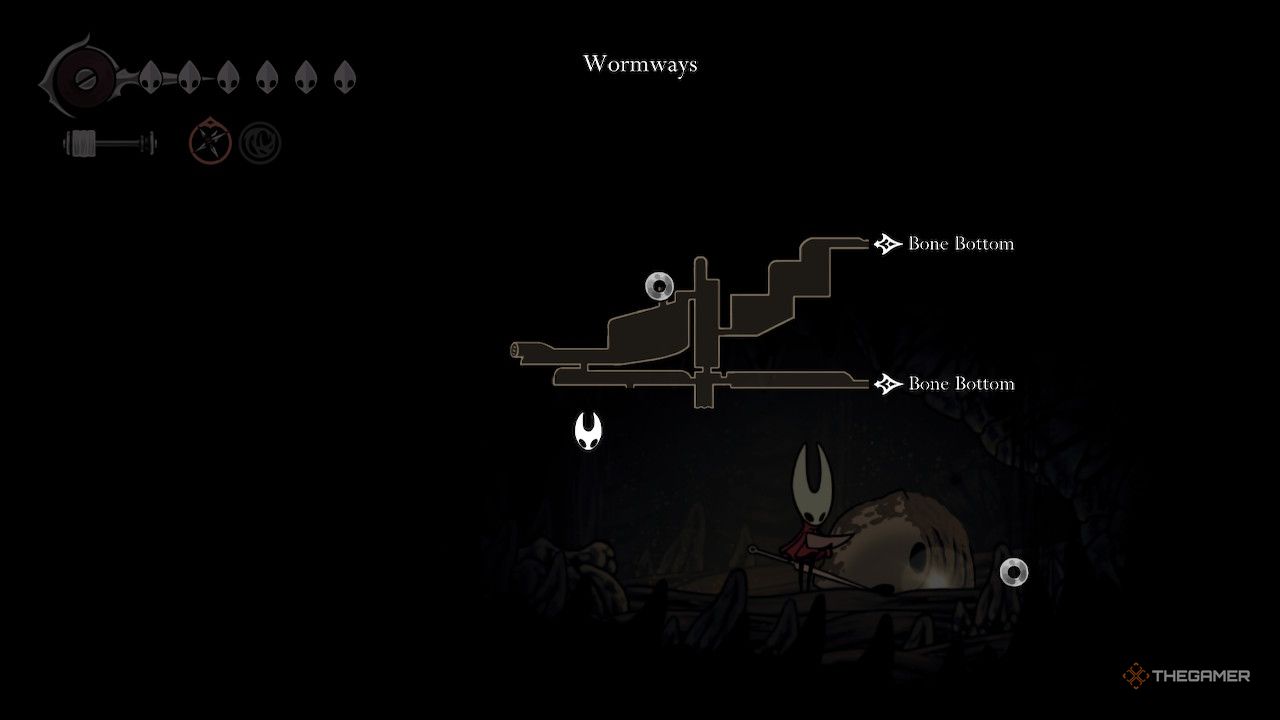The height and width of the screenshot is (720, 1280).
Task: Open the lower Bone Bottom label link
Action: pyautogui.click(x=959, y=383)
